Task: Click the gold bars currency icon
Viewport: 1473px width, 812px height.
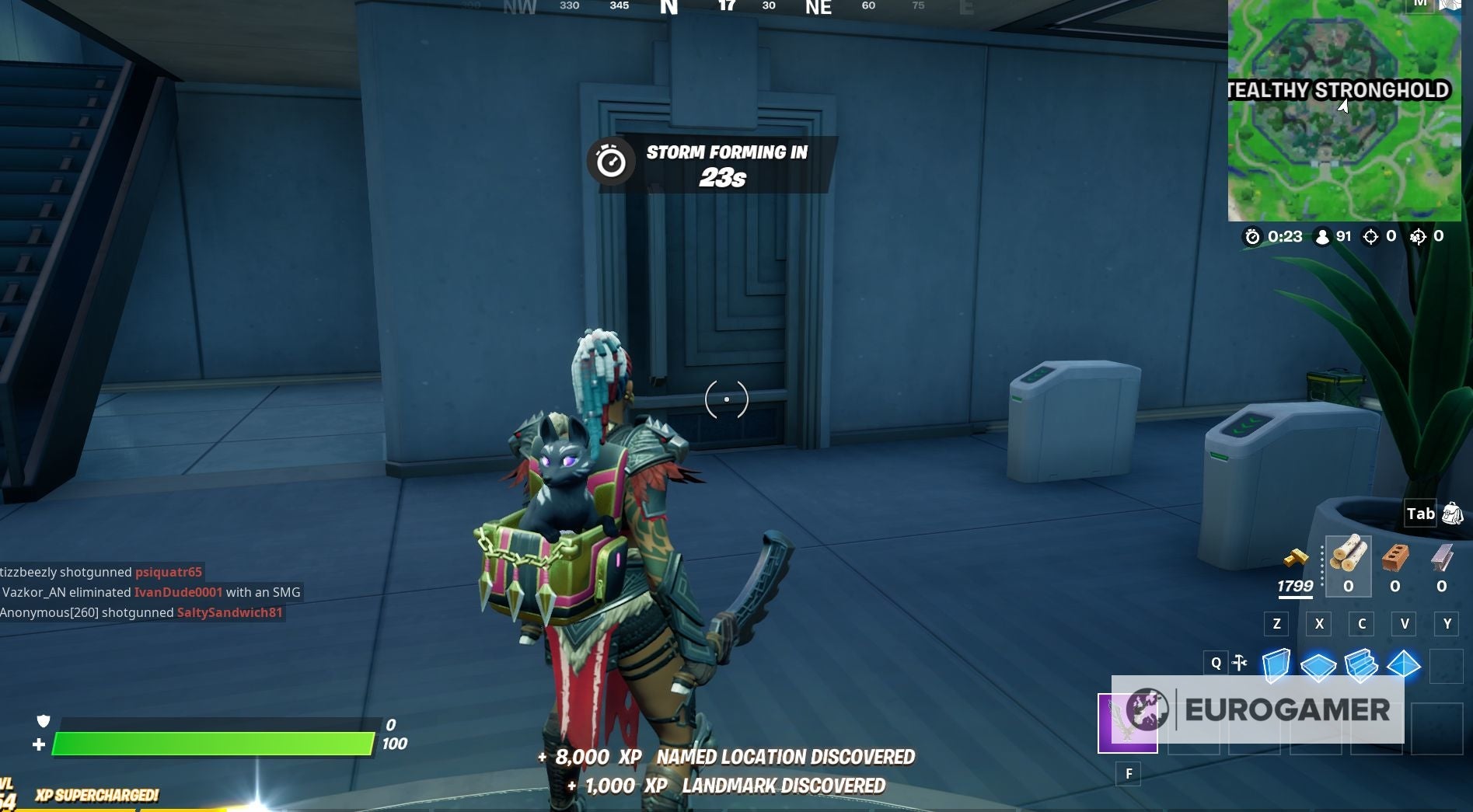Action: point(1296,557)
